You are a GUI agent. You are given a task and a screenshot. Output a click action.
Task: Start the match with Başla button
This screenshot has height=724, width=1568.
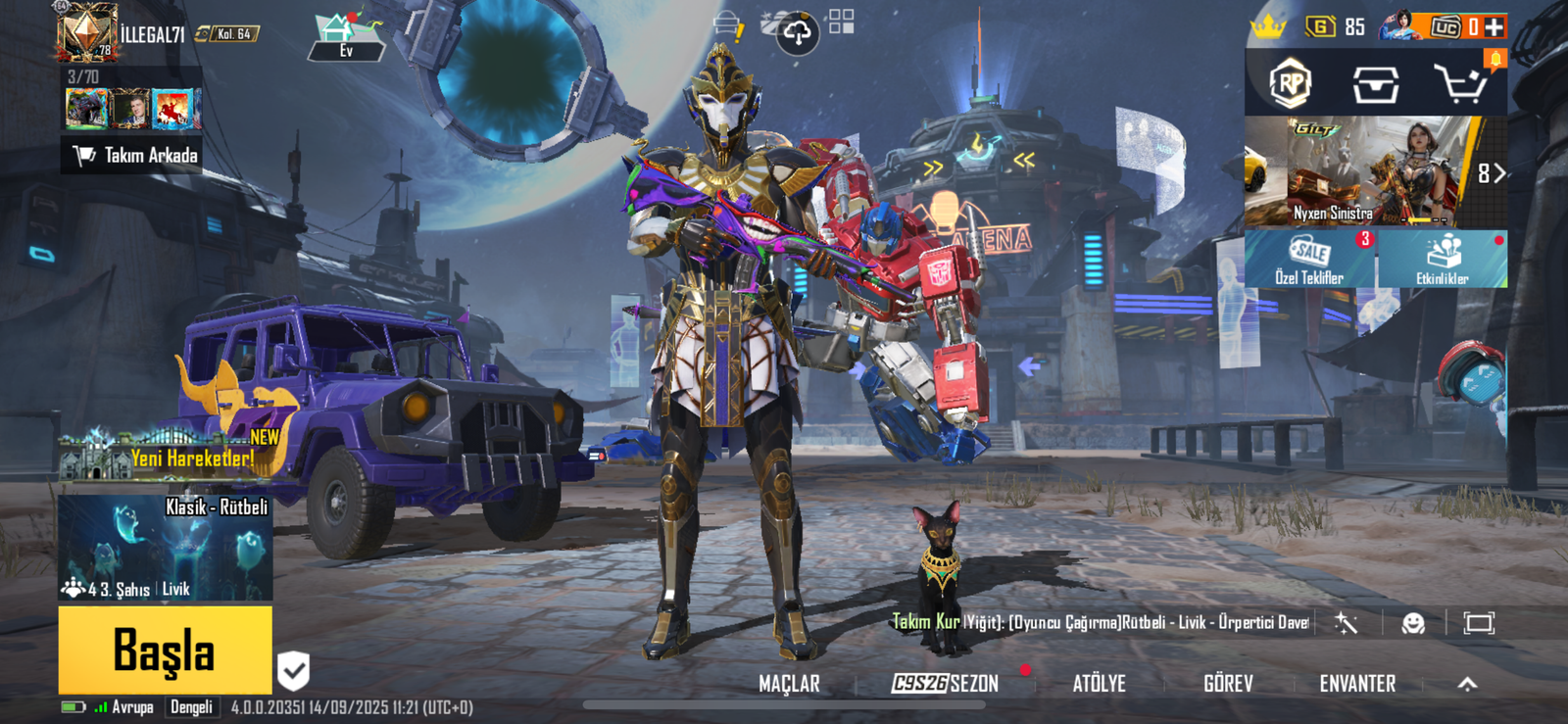pos(165,650)
